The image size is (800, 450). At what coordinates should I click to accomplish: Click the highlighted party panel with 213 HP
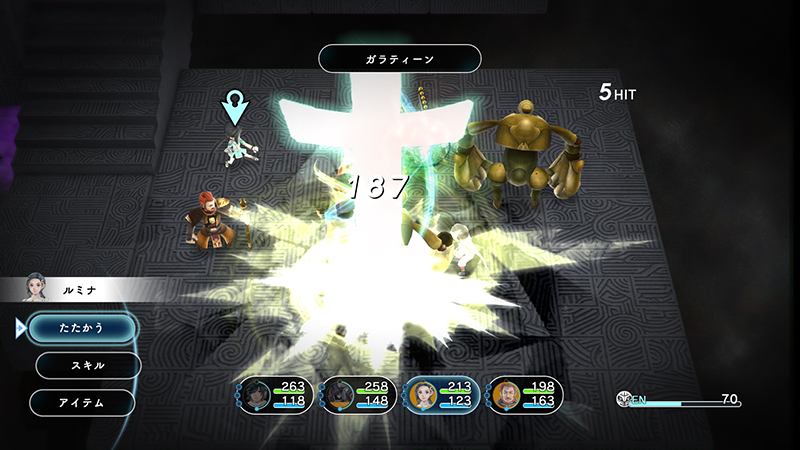coord(442,395)
